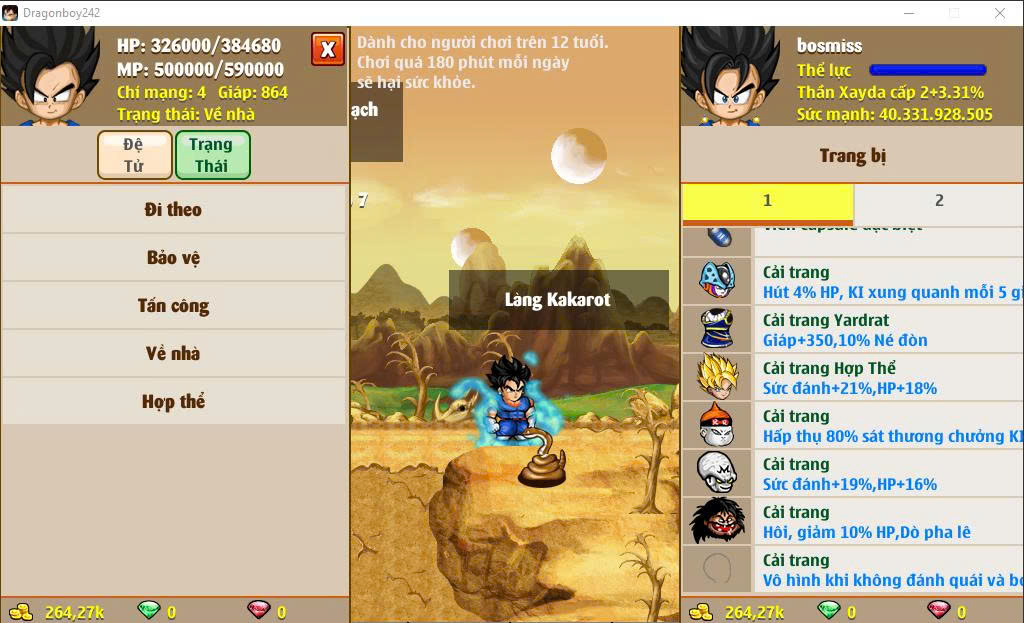This screenshot has height=623, width=1024.
Task: Select the Hôi, giảm 10% HP costume
Action: coord(852,522)
